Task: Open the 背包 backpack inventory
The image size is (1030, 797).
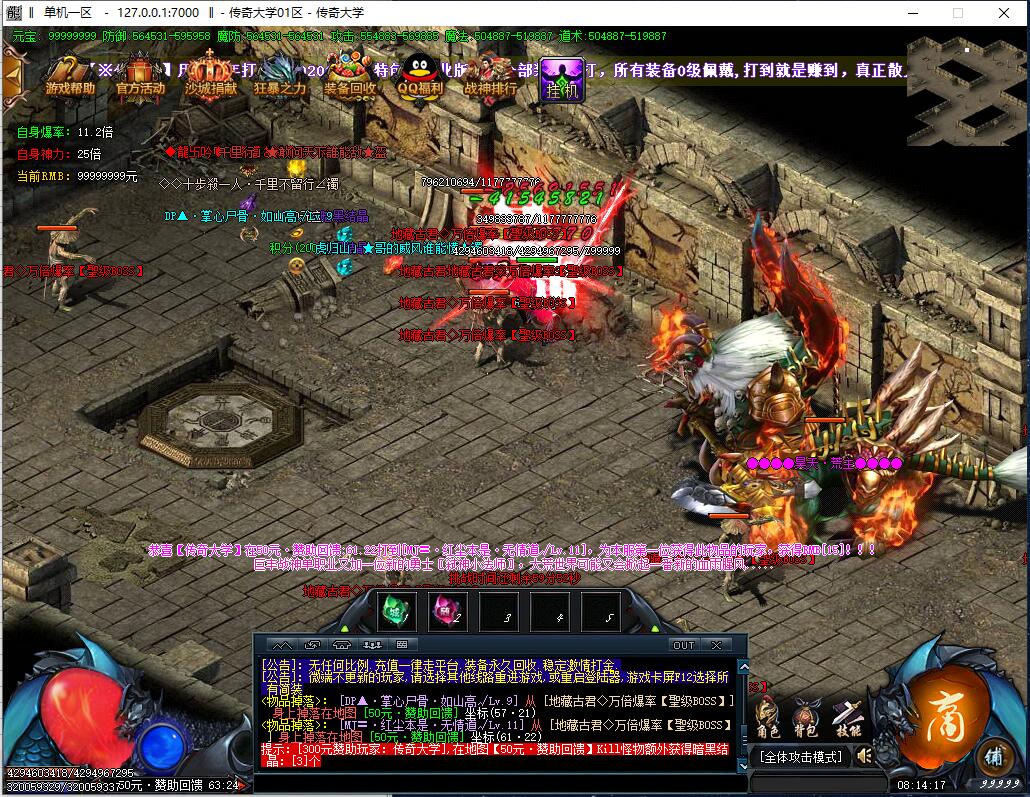Action: coord(806,715)
